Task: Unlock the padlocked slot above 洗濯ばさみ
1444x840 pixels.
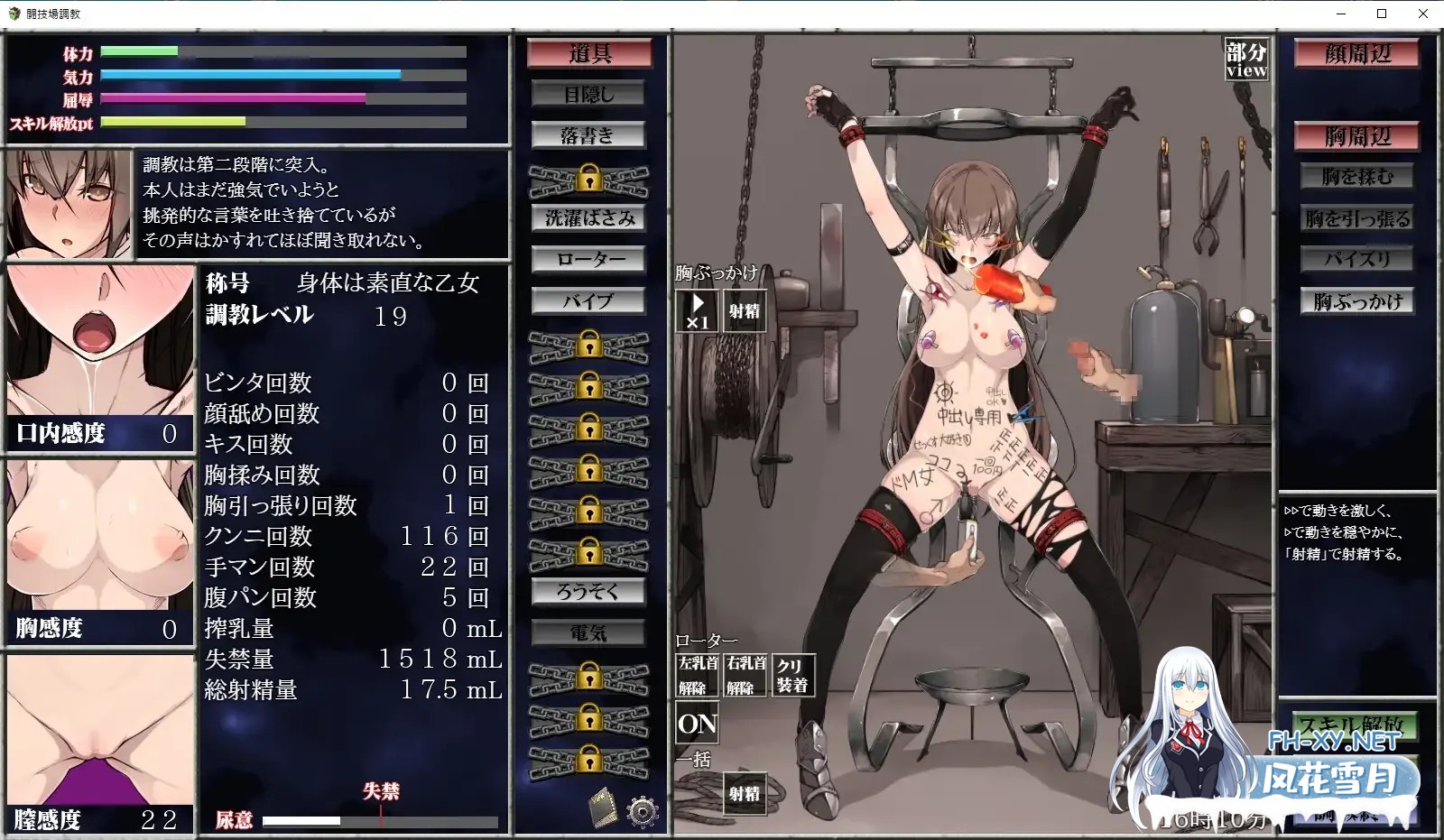Action: click(x=589, y=181)
